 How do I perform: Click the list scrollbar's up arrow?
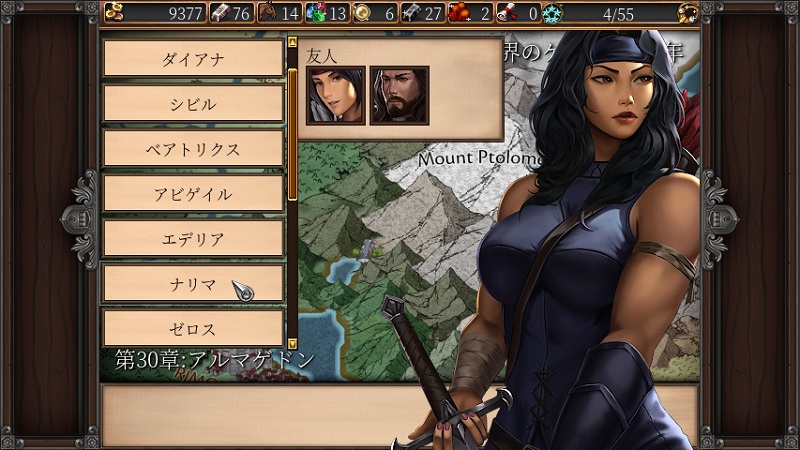[292, 44]
